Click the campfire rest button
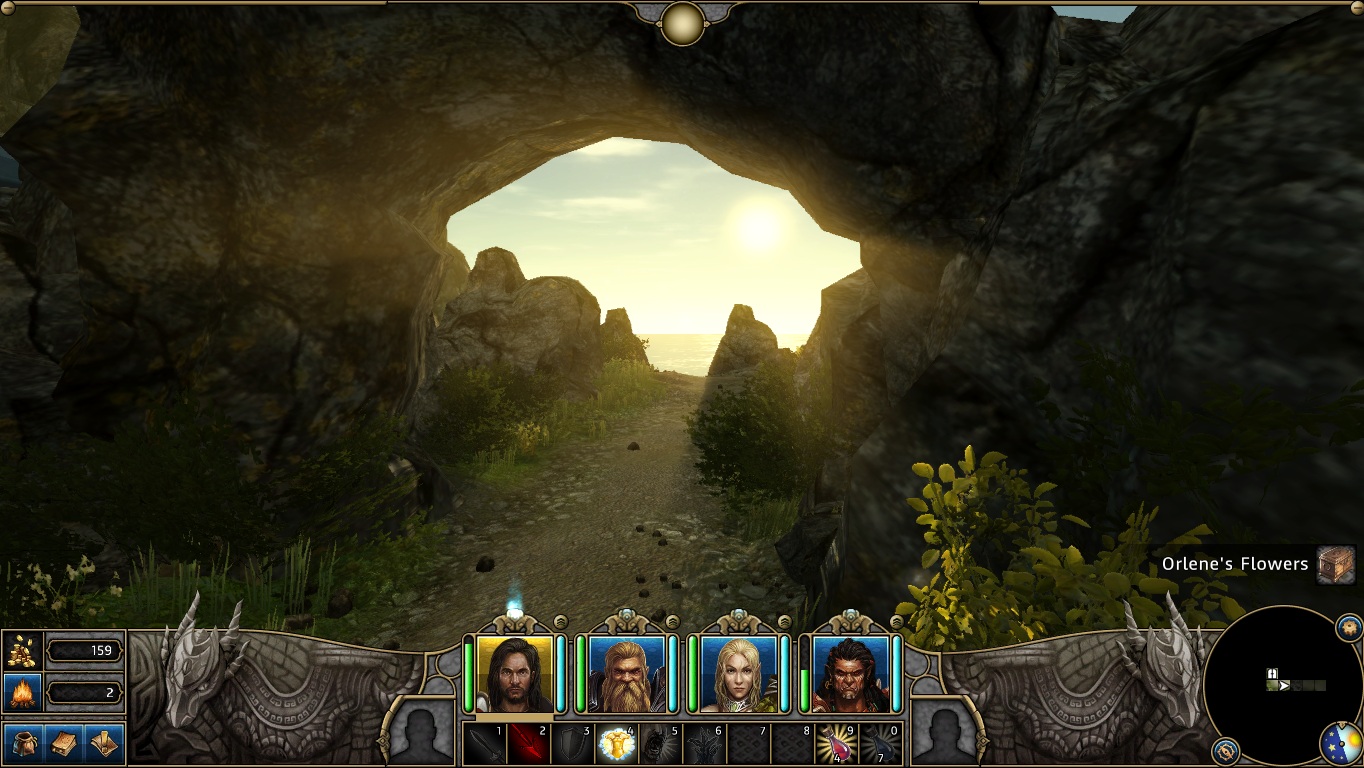The image size is (1364, 768). click(x=22, y=691)
